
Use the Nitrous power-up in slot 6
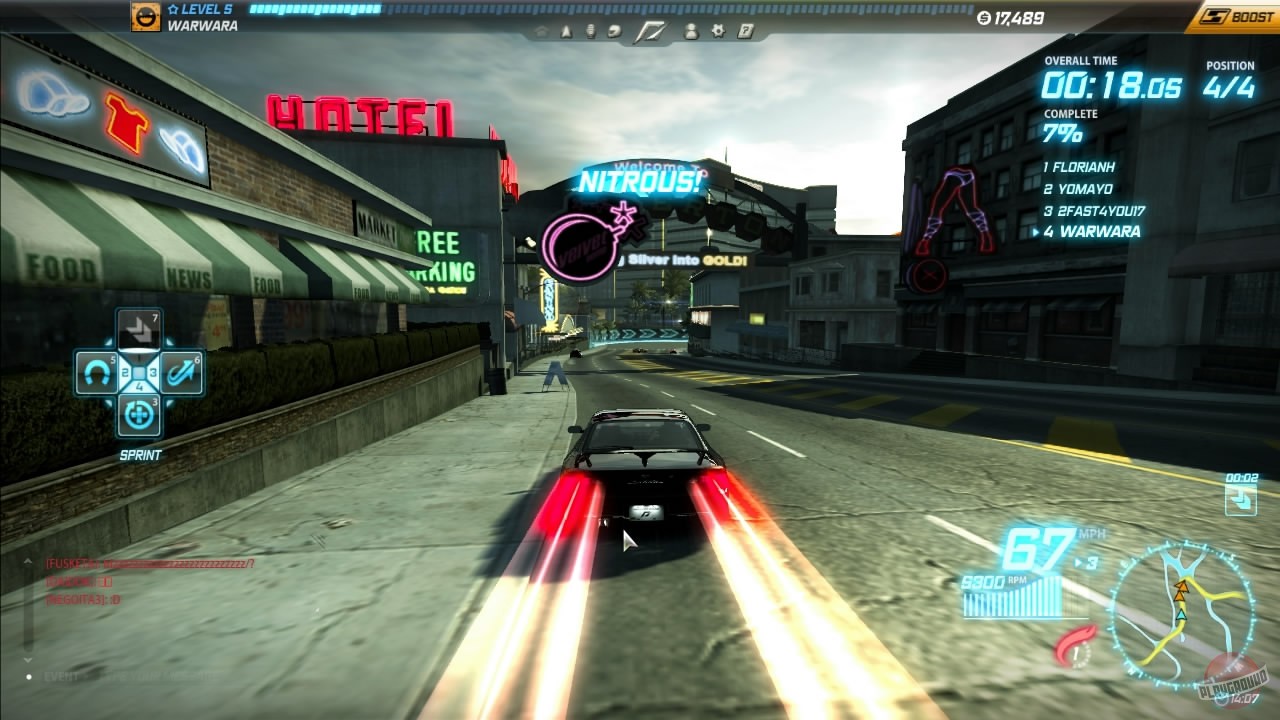tap(182, 372)
